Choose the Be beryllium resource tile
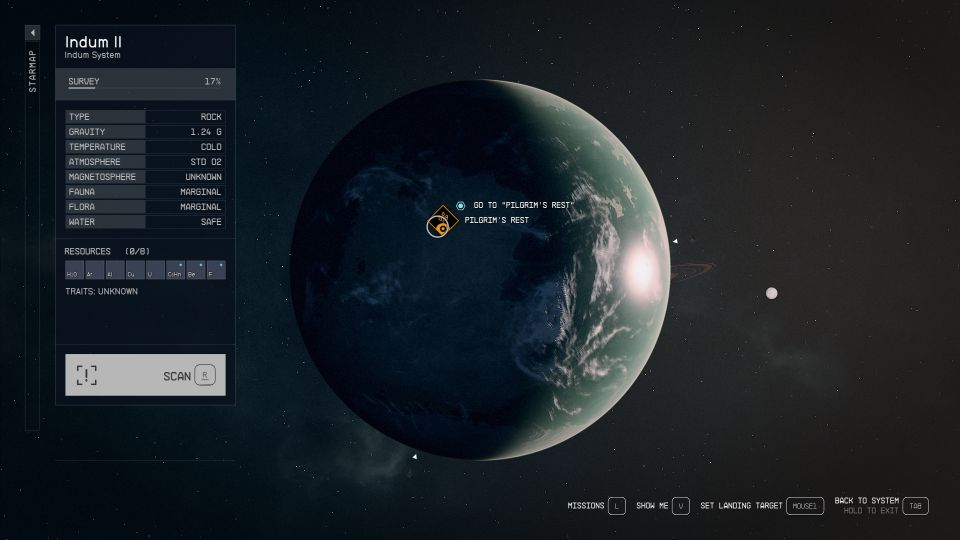 coord(195,270)
